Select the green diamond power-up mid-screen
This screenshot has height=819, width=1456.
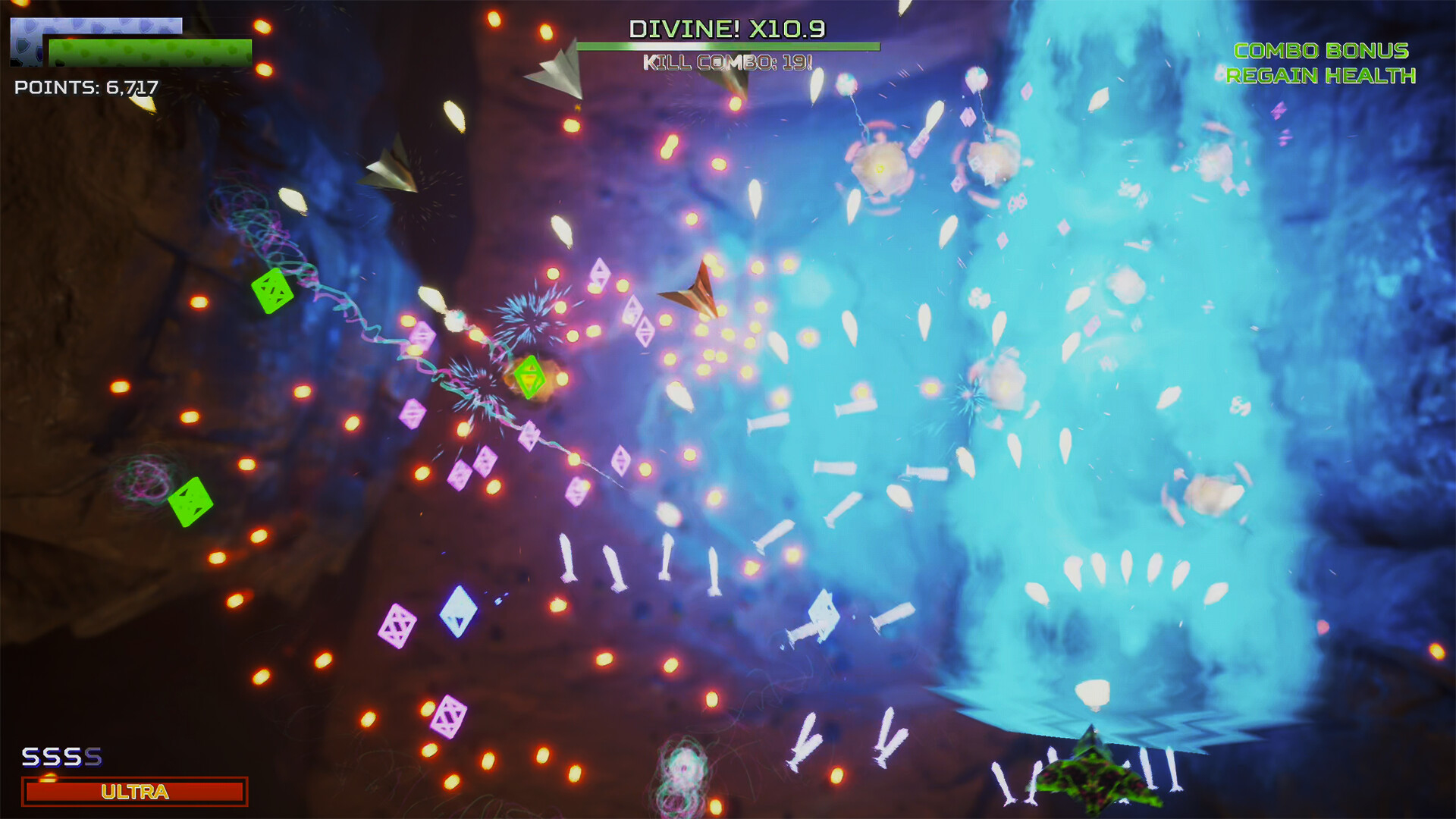529,375
